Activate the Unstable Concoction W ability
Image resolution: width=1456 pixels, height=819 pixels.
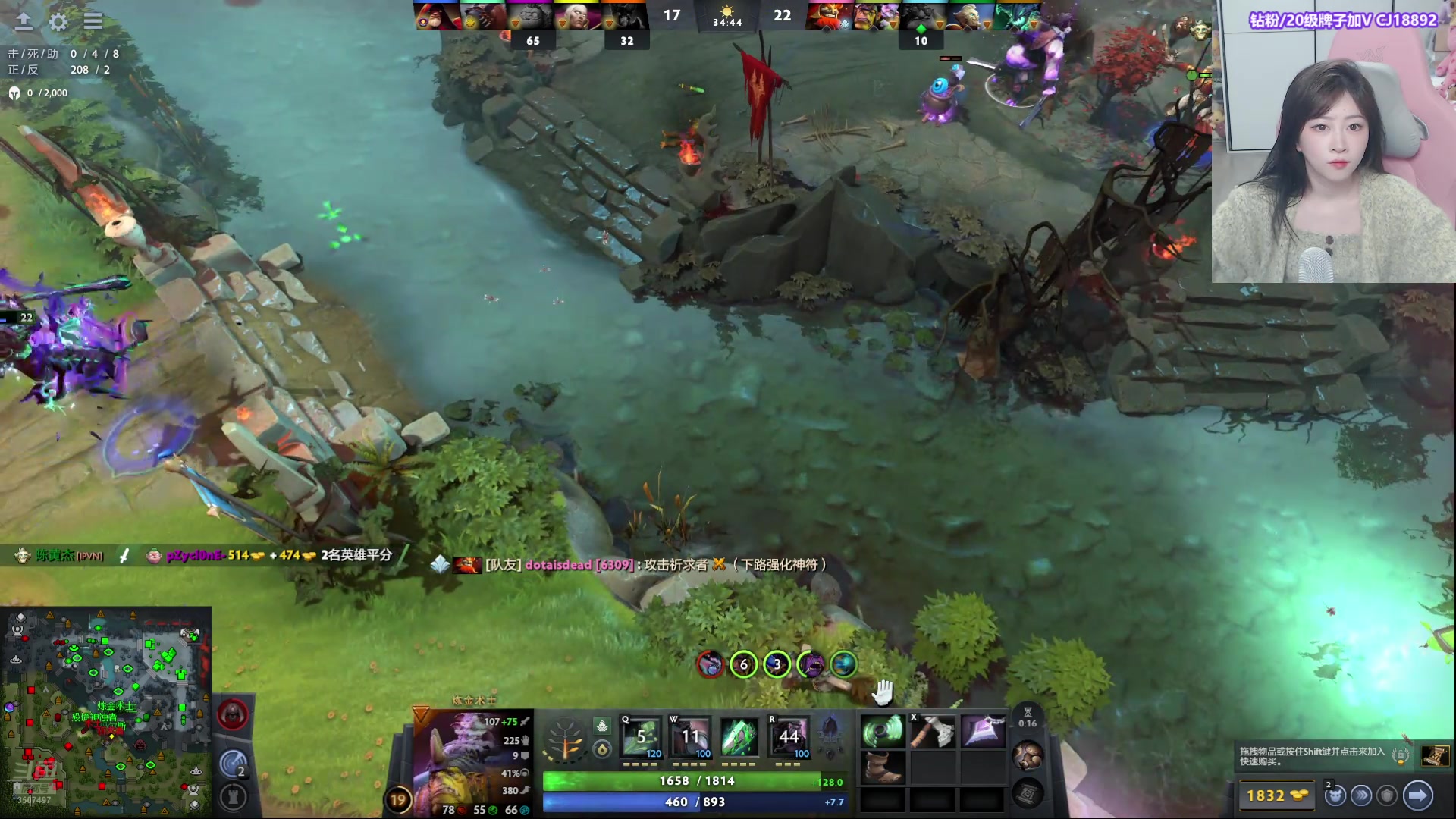691,736
